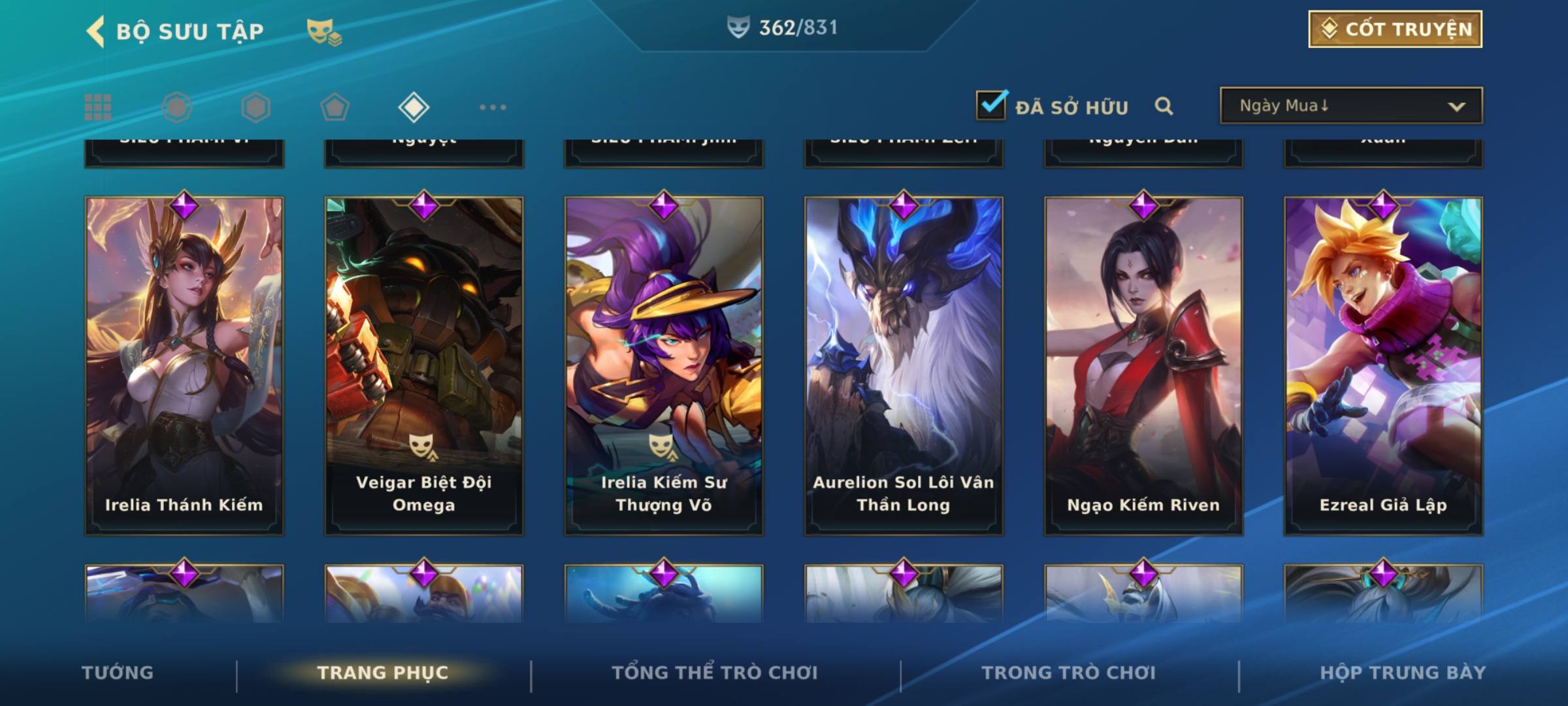Choose Irelia Kiếm Sư Thượng Võ card
Screen dimensions: 1568x706
(x=664, y=366)
